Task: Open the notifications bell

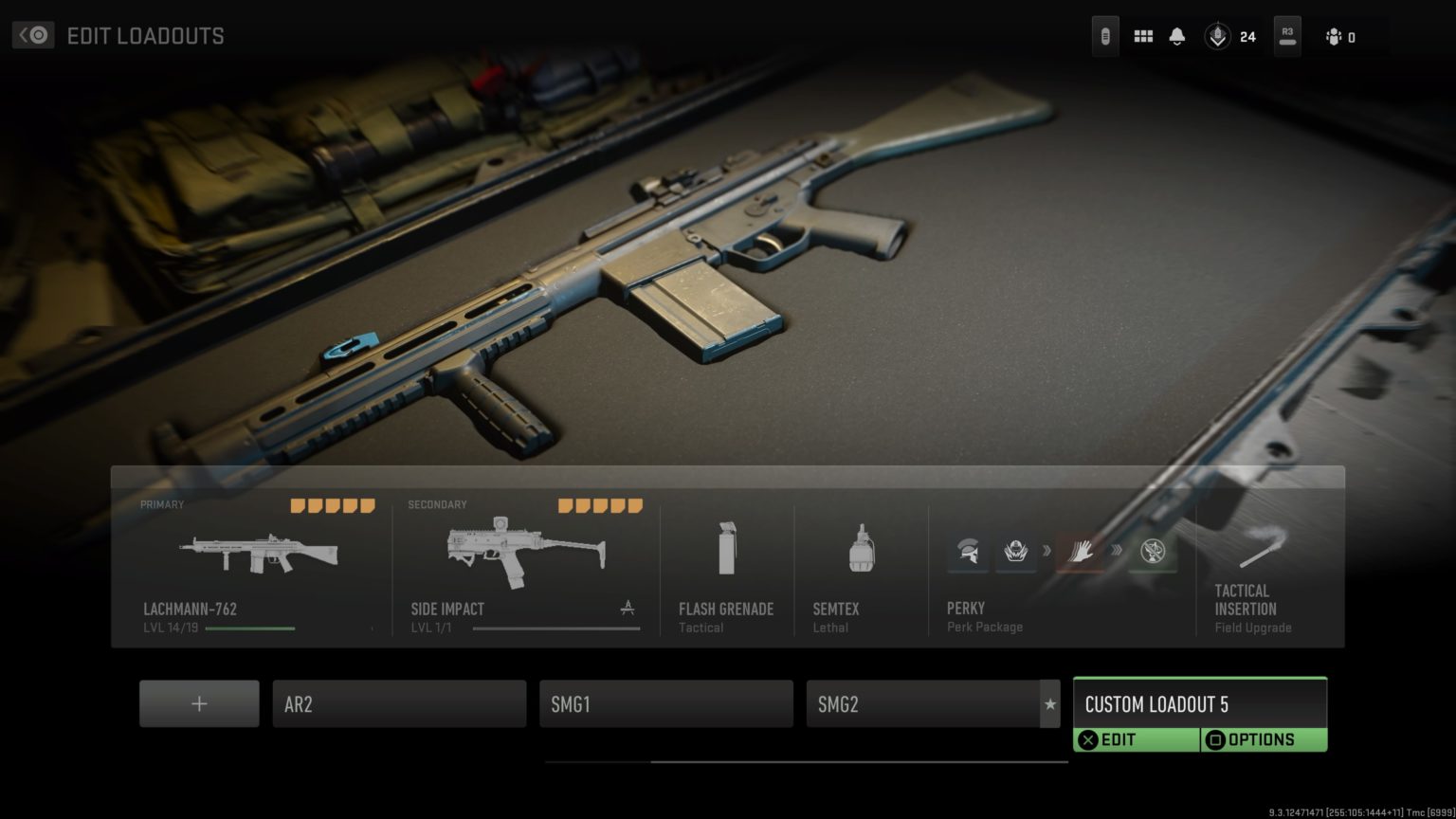Action: [1177, 37]
